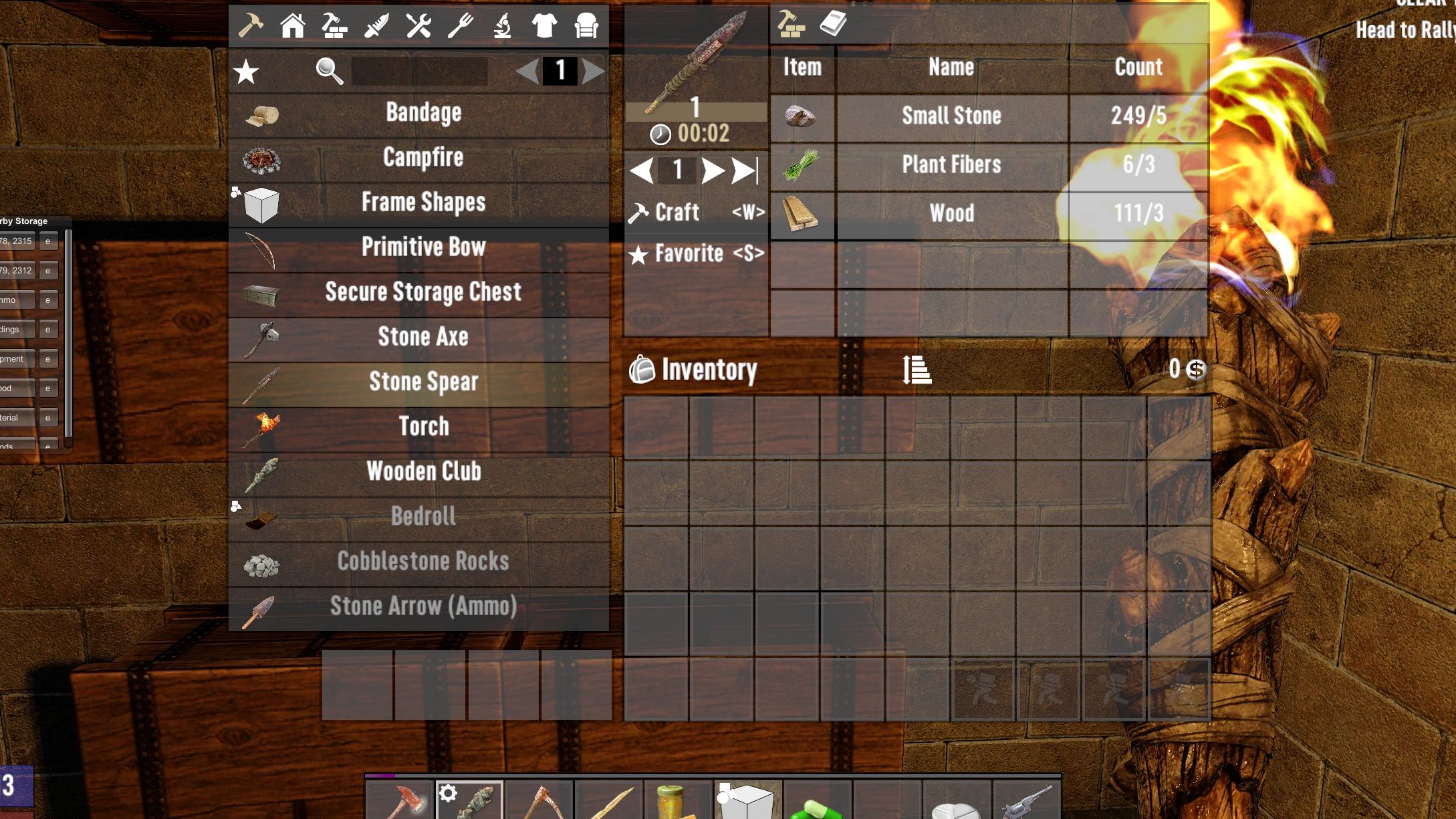Screen dimensions: 1456x819
Task: Click the science category microscope icon
Action: 501,25
